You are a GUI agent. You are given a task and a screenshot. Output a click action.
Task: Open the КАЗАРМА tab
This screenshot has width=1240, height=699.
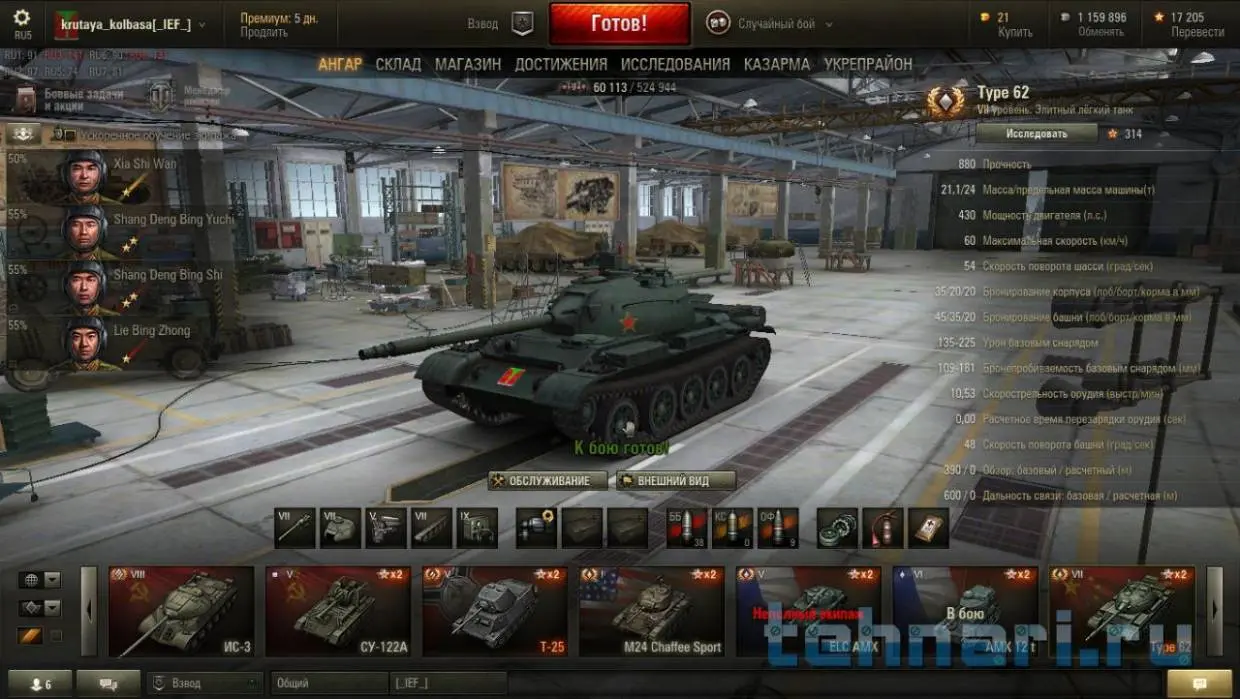[x=777, y=64]
